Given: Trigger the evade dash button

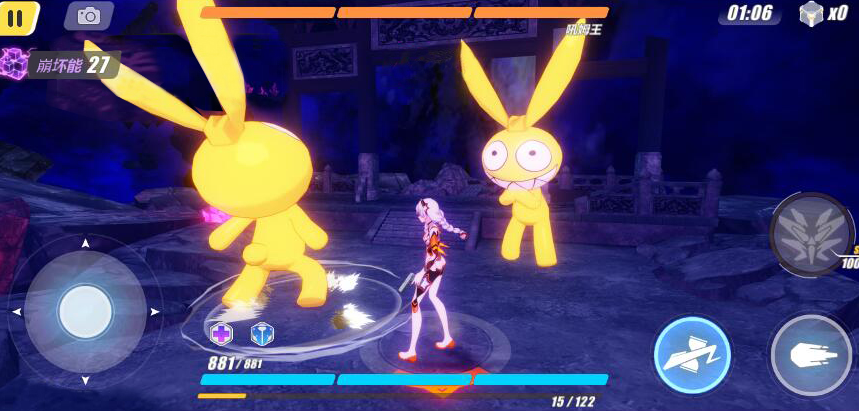Looking at the screenshot, I should coord(692,355).
